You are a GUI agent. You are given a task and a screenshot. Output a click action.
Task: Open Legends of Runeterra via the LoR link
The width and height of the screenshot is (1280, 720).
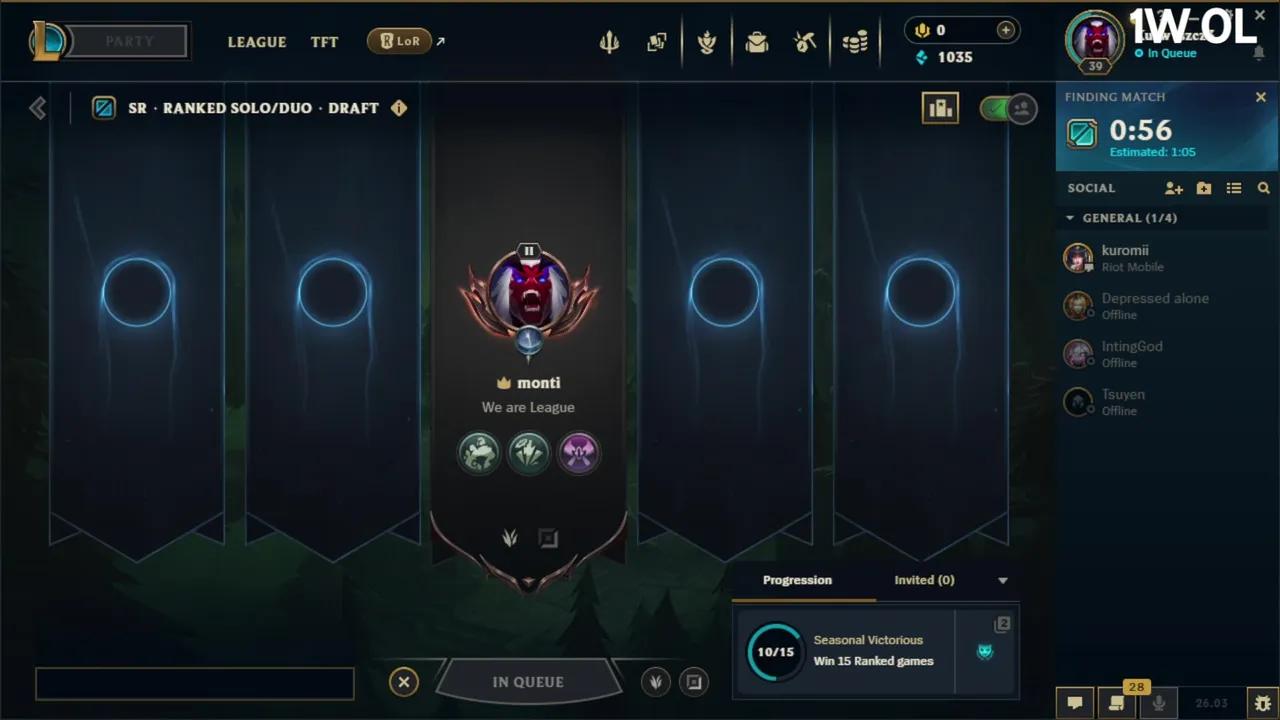click(400, 41)
